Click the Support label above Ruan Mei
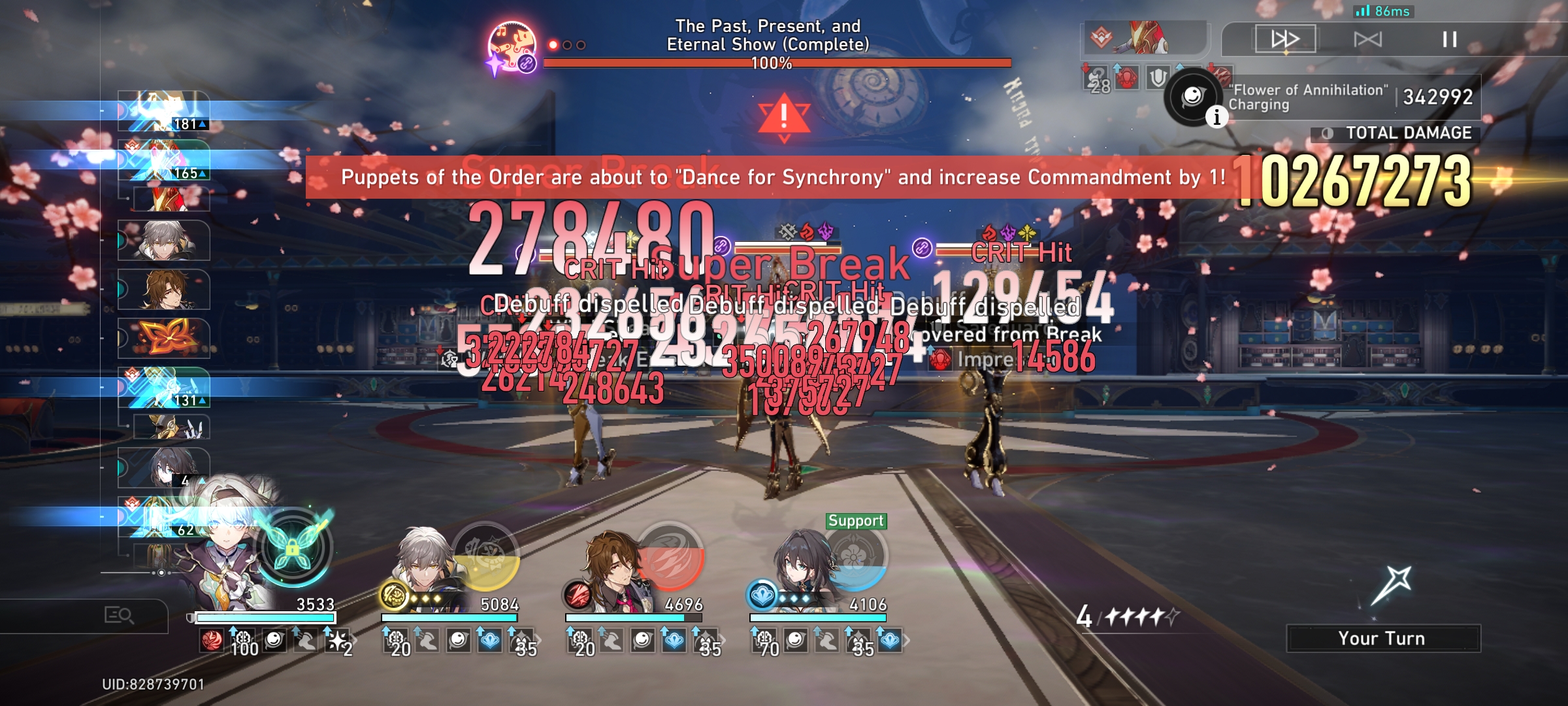Screen dimensions: 1568x706 click(857, 522)
